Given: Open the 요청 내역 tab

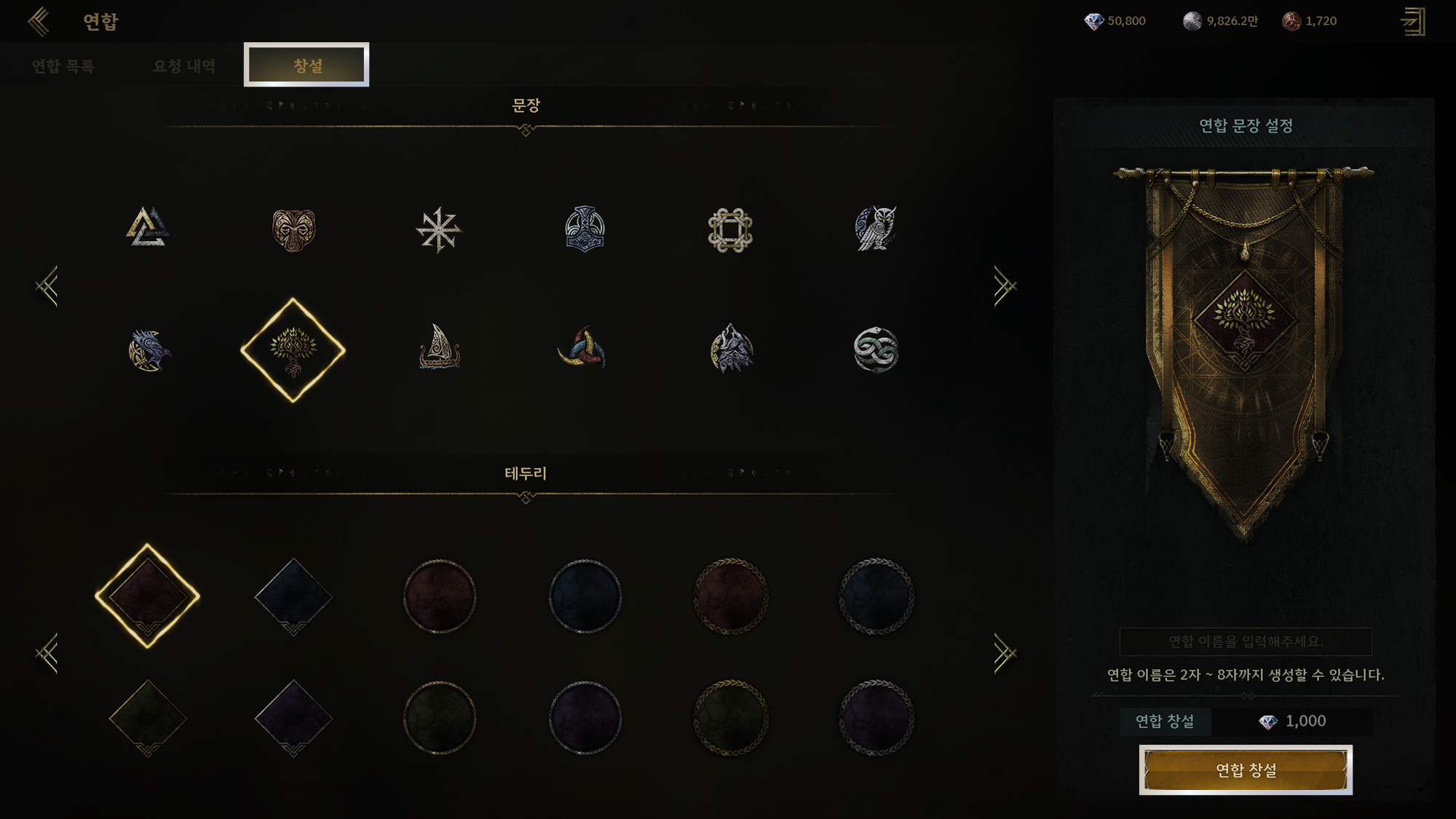Looking at the screenshot, I should click(x=184, y=66).
